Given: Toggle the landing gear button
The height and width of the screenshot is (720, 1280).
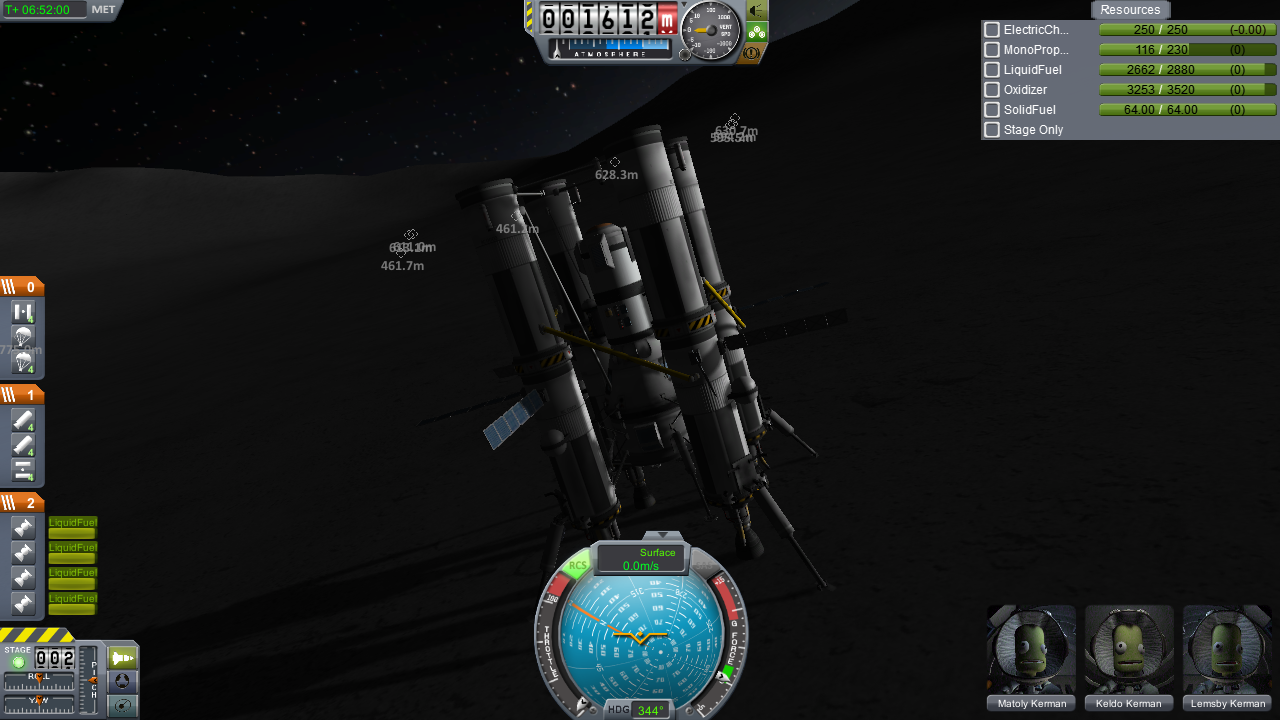Looking at the screenshot, I should click(x=757, y=32).
